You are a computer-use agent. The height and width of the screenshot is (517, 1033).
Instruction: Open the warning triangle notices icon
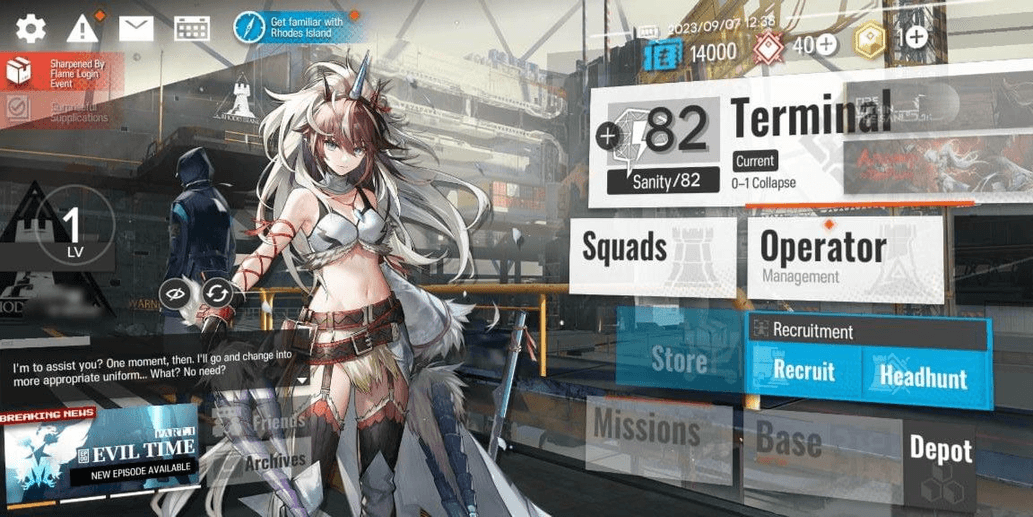pos(83,28)
